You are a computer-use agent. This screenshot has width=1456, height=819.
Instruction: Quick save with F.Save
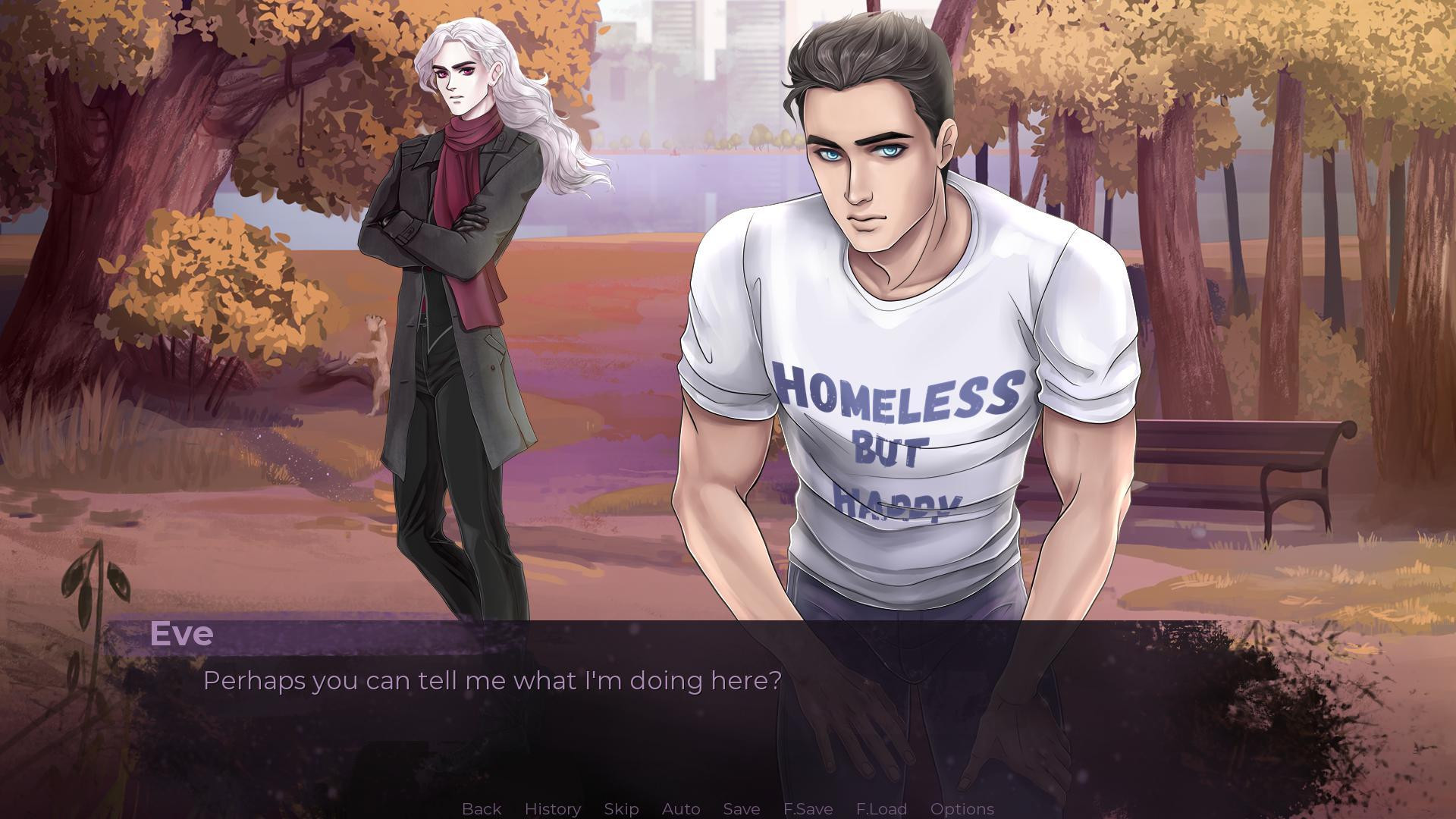808,808
